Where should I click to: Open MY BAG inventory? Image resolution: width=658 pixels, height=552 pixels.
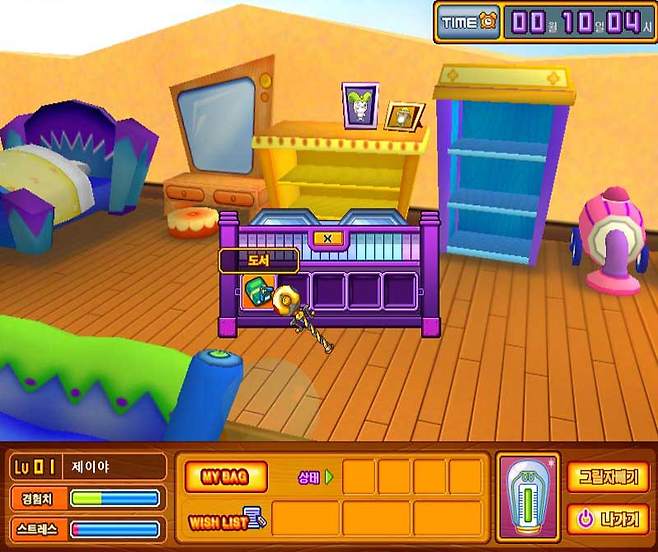(x=225, y=475)
